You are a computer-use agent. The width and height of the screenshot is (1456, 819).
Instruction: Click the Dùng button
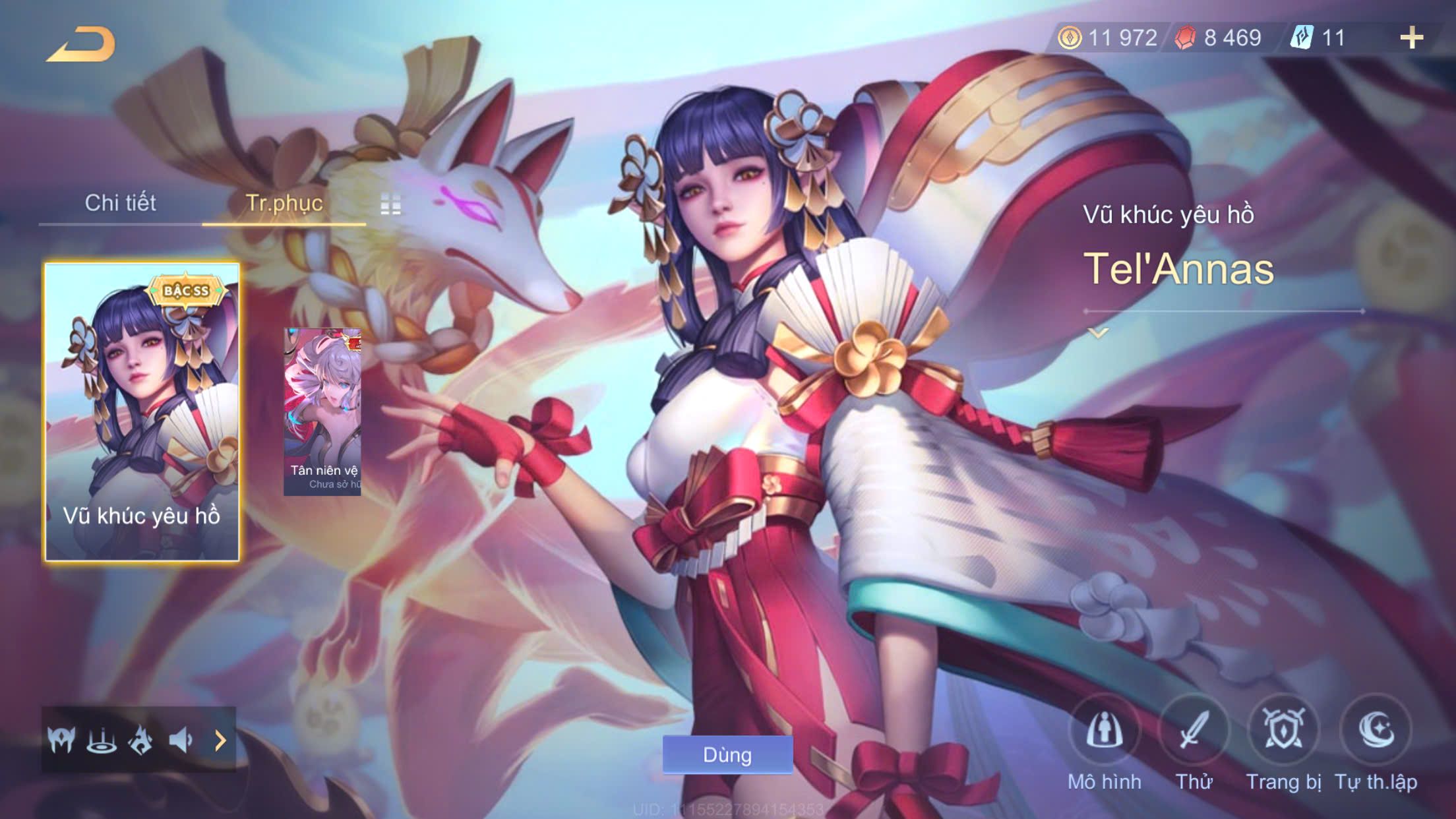pyautogui.click(x=727, y=754)
